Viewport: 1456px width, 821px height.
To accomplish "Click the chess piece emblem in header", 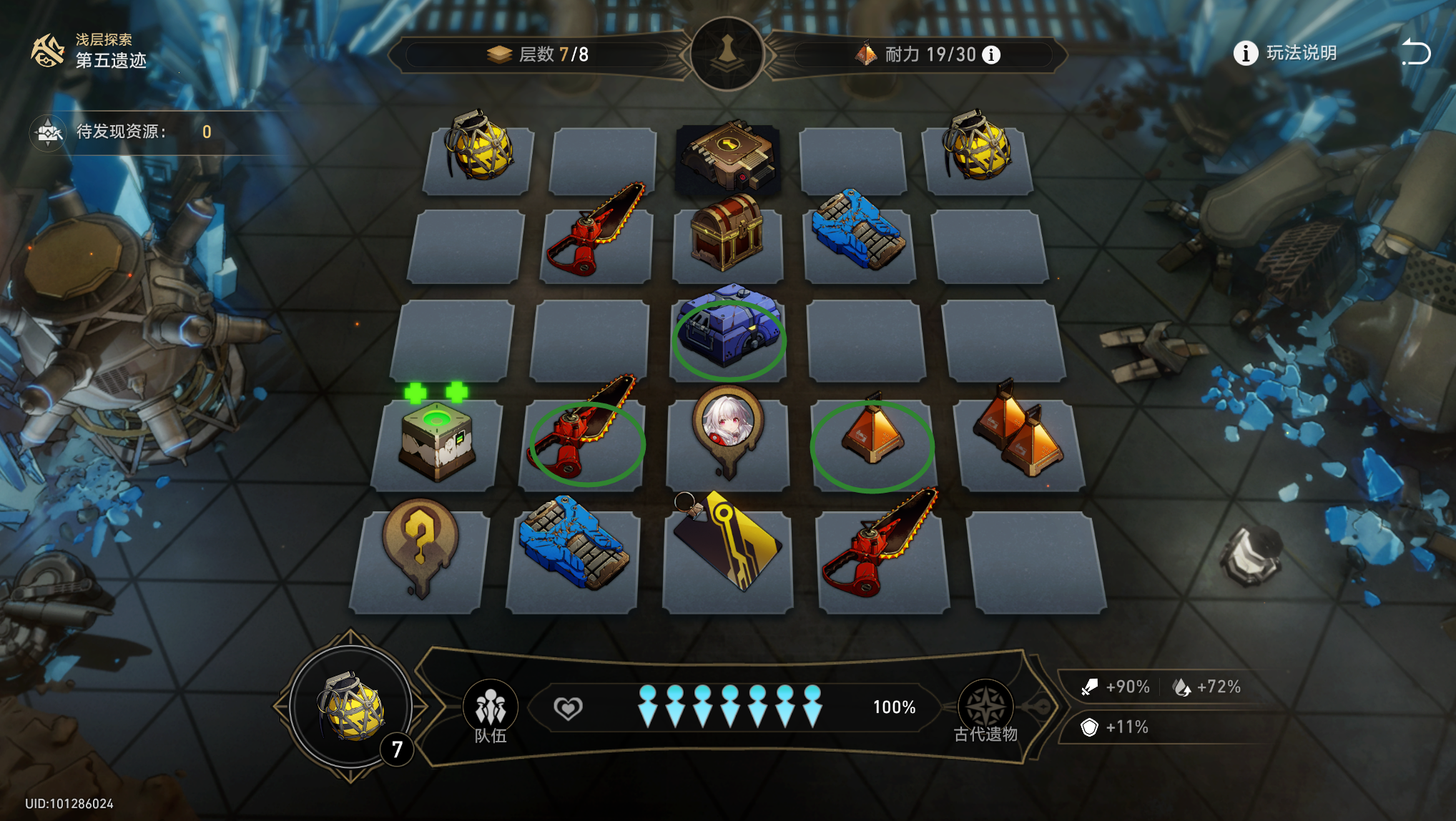I will (x=727, y=54).
